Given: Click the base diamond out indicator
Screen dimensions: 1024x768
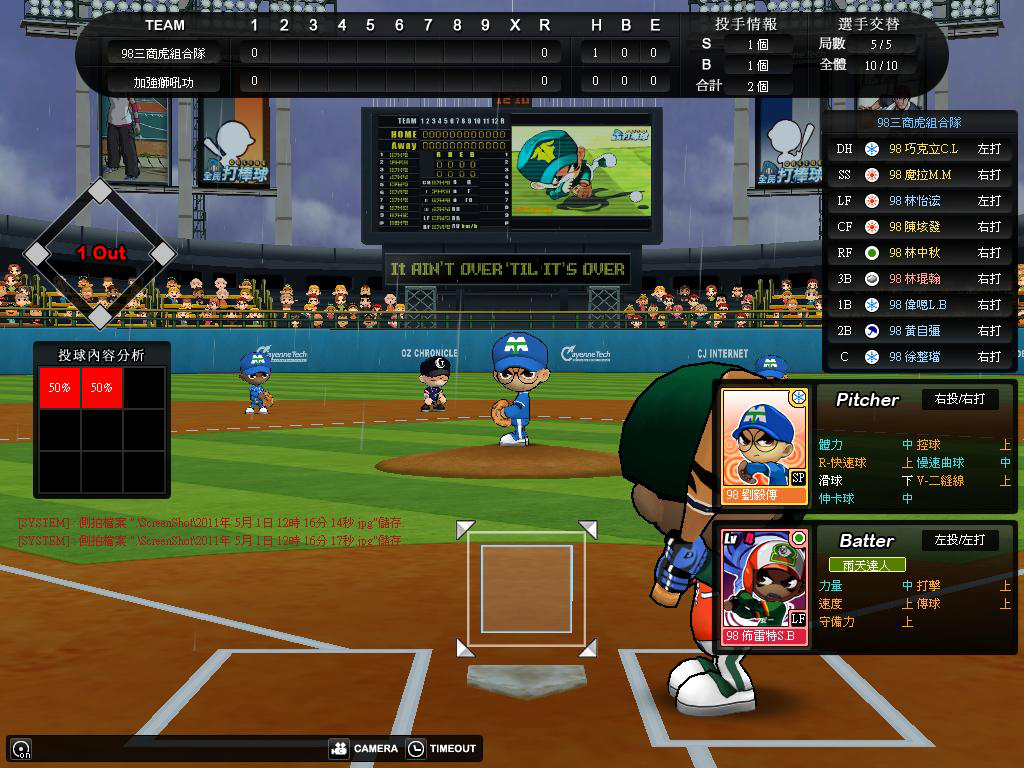Looking at the screenshot, I should point(100,254).
